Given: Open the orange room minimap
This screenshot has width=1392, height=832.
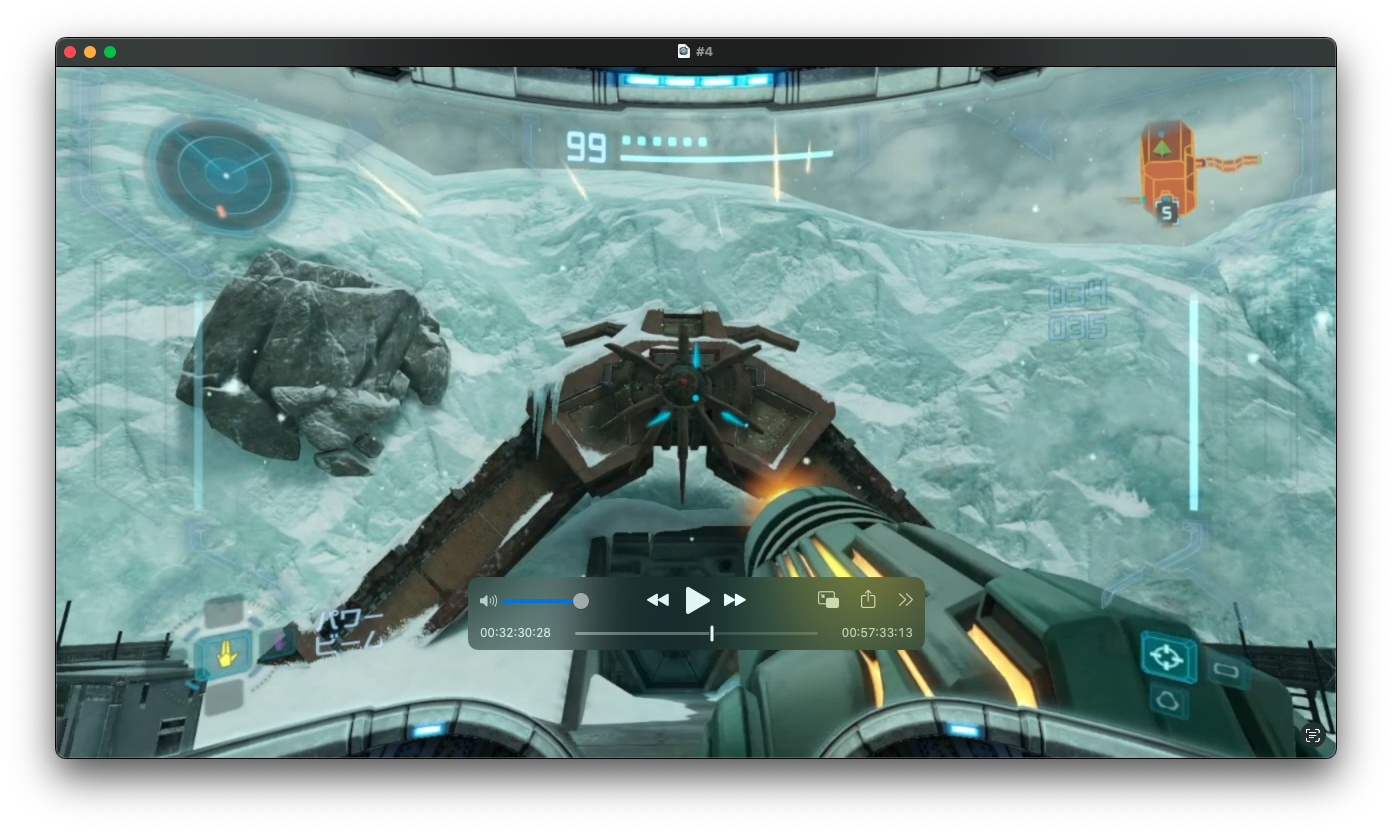Looking at the screenshot, I should [x=1167, y=172].
